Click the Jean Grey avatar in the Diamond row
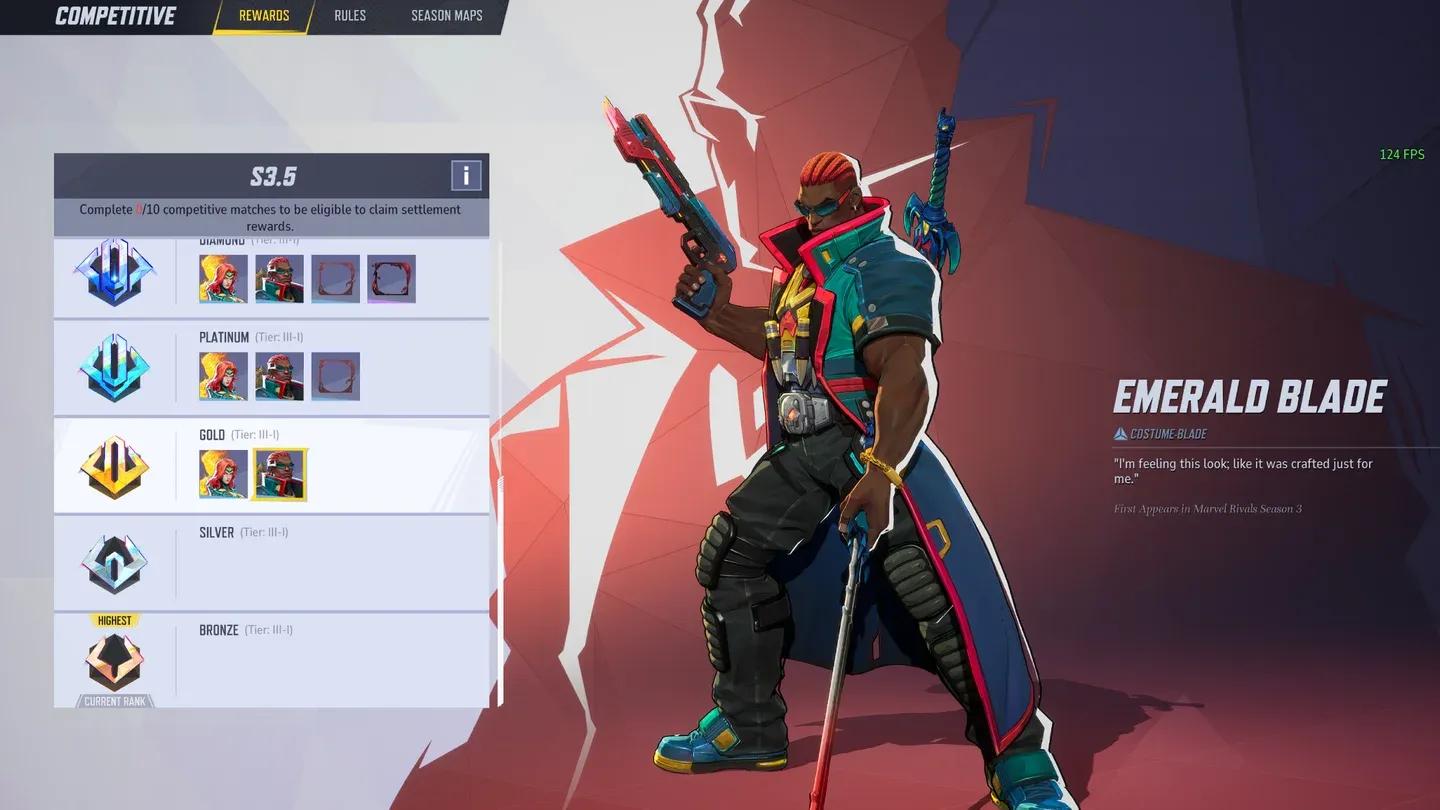 (x=222, y=278)
